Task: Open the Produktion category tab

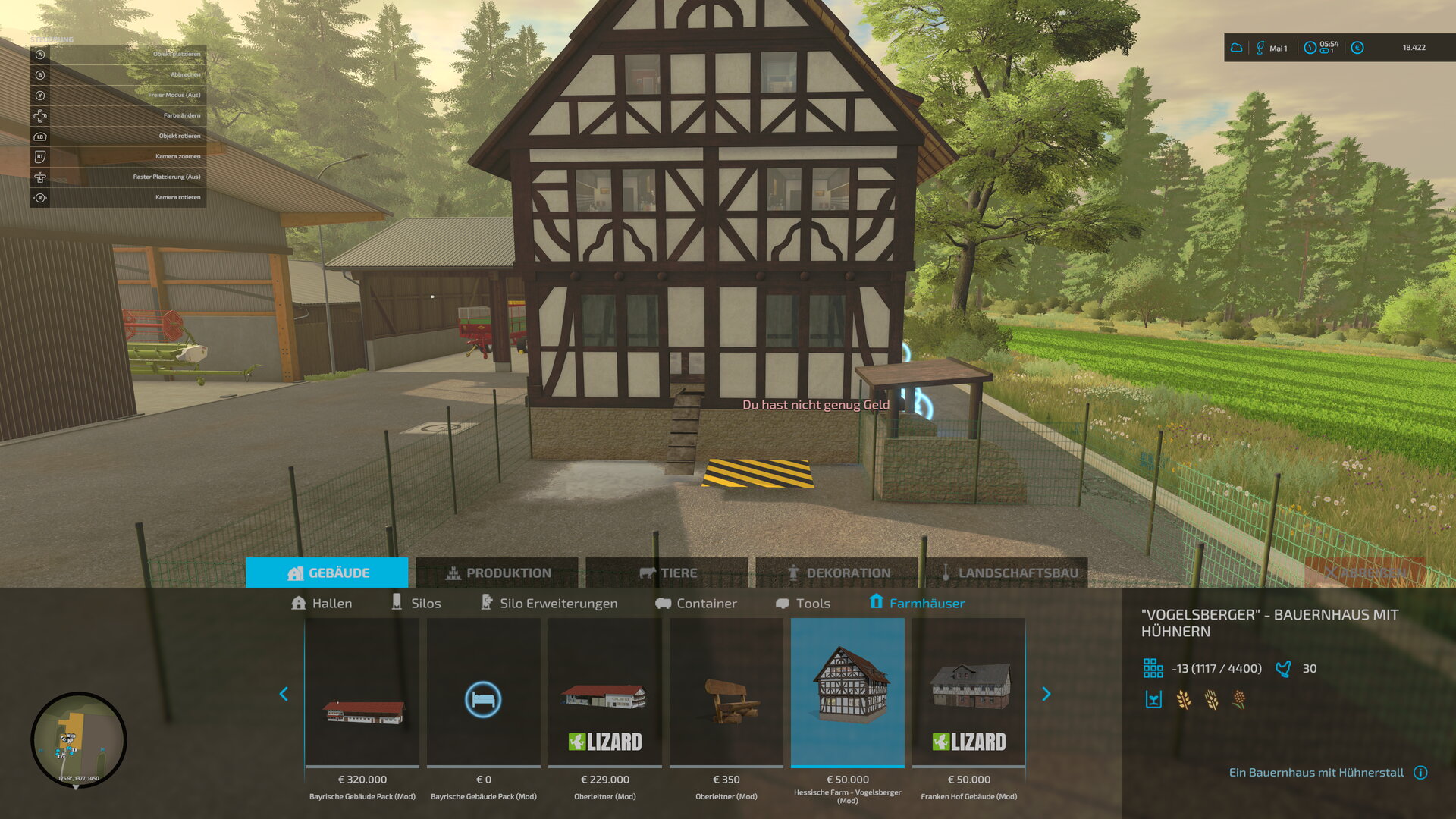Action: tap(497, 573)
